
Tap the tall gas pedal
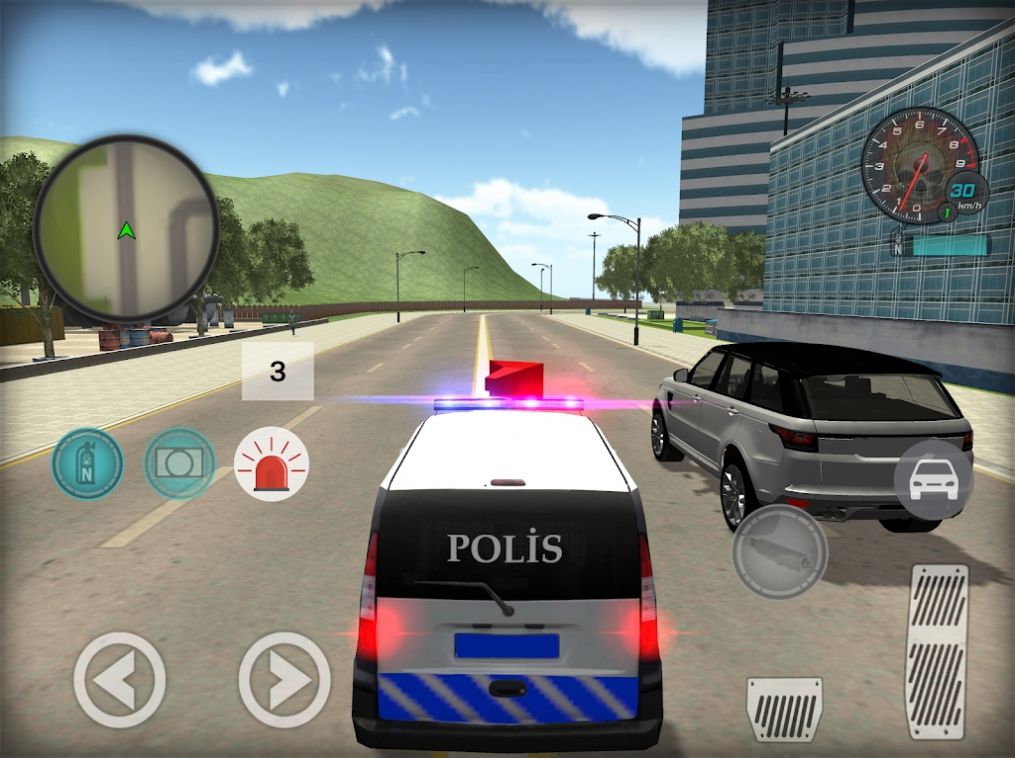(937, 651)
